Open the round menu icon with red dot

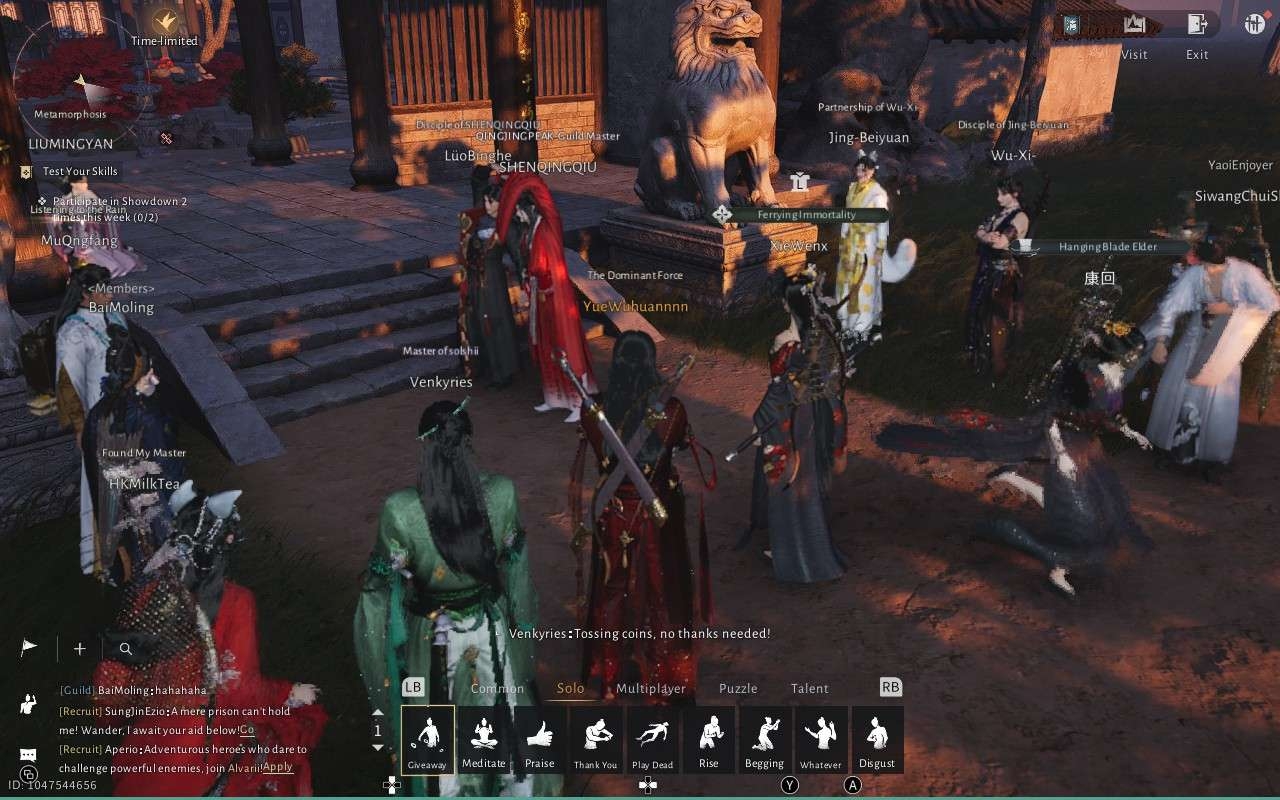pos(1255,24)
